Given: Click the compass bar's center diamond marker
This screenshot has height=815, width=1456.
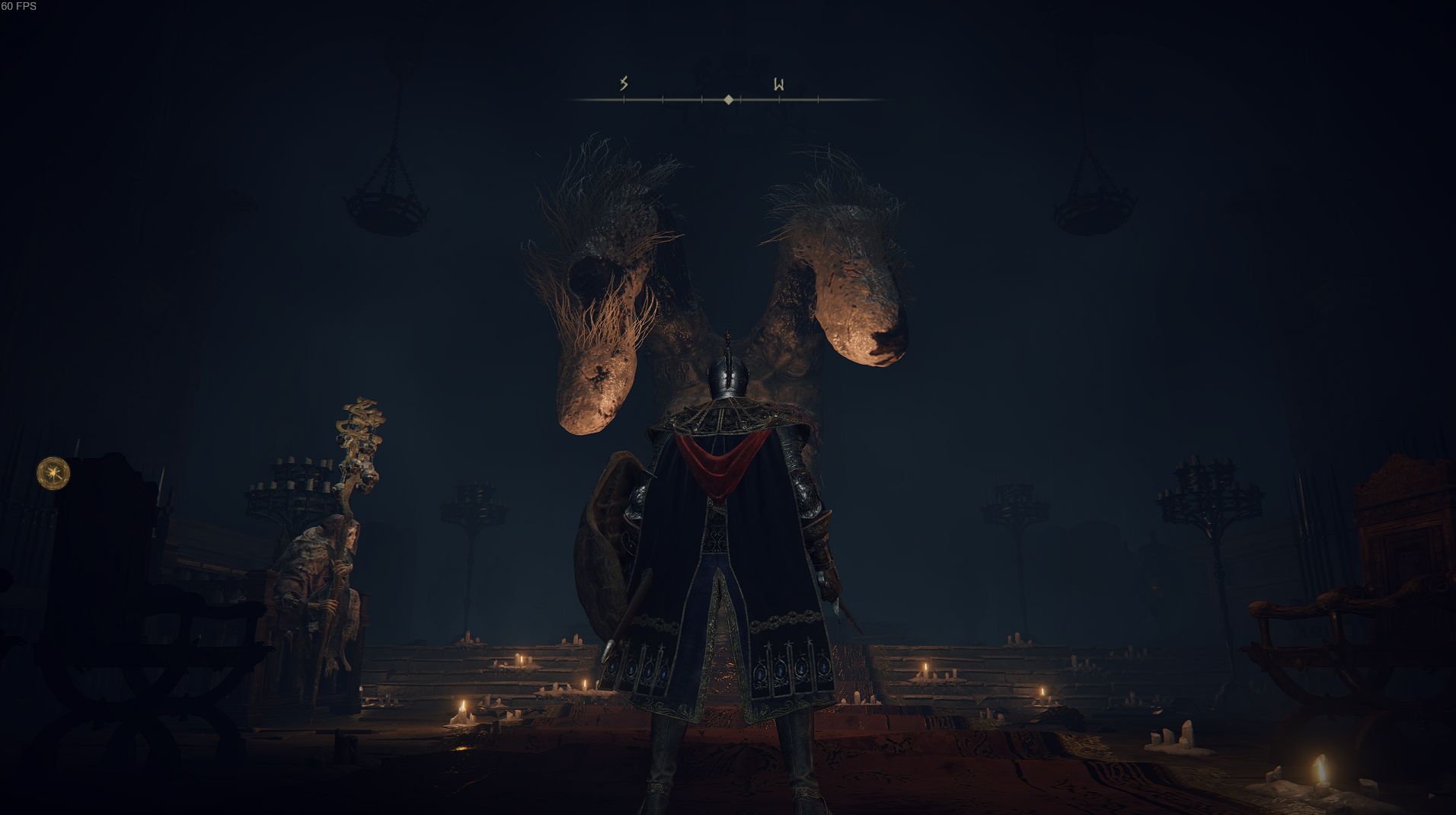Looking at the screenshot, I should click(729, 99).
